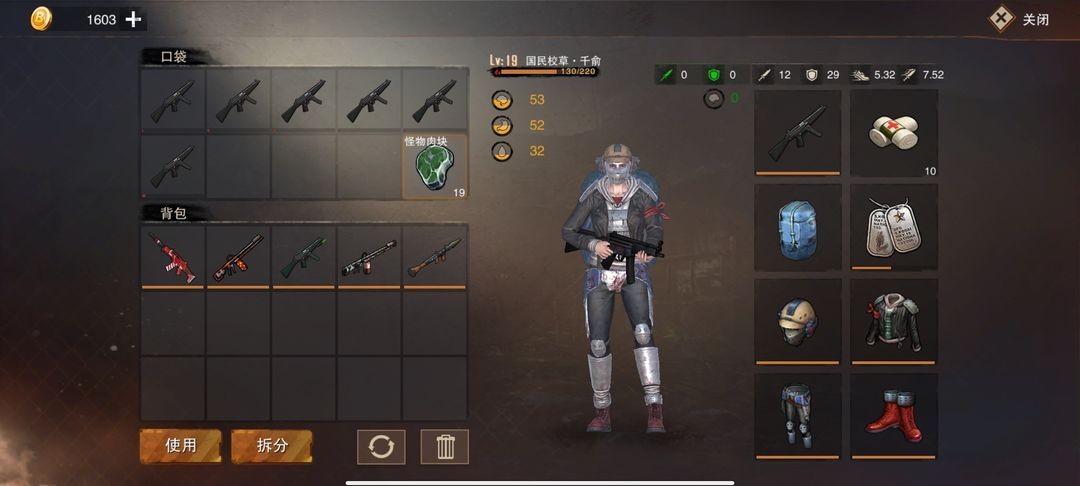Image resolution: width=1080 pixels, height=486 pixels.
Task: Add coins with the plus button
Action: click(x=133, y=19)
